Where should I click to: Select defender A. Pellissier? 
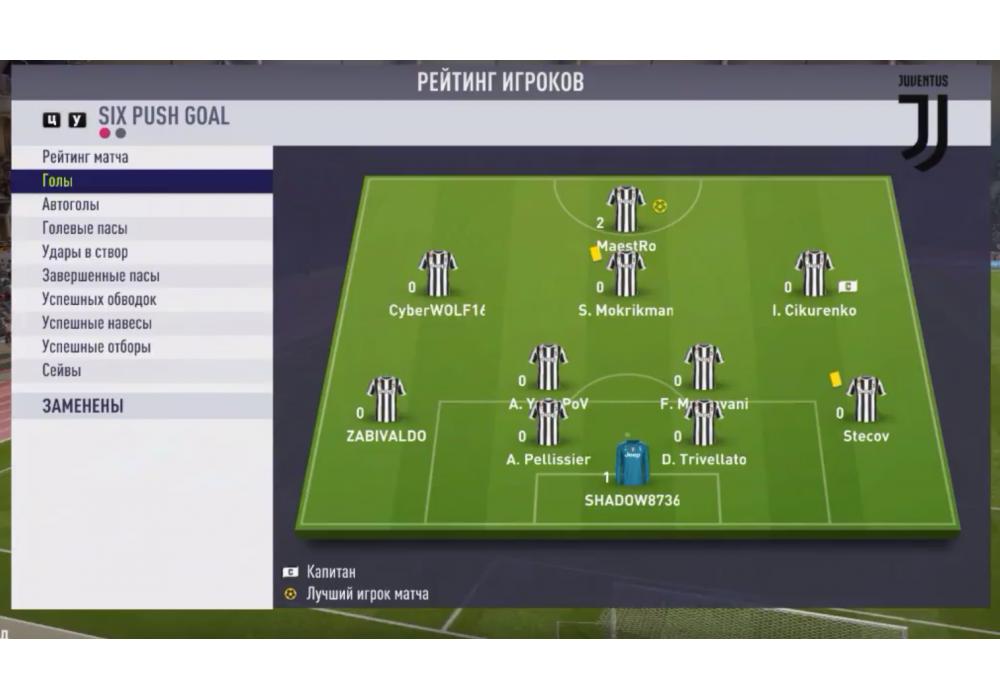click(x=548, y=422)
